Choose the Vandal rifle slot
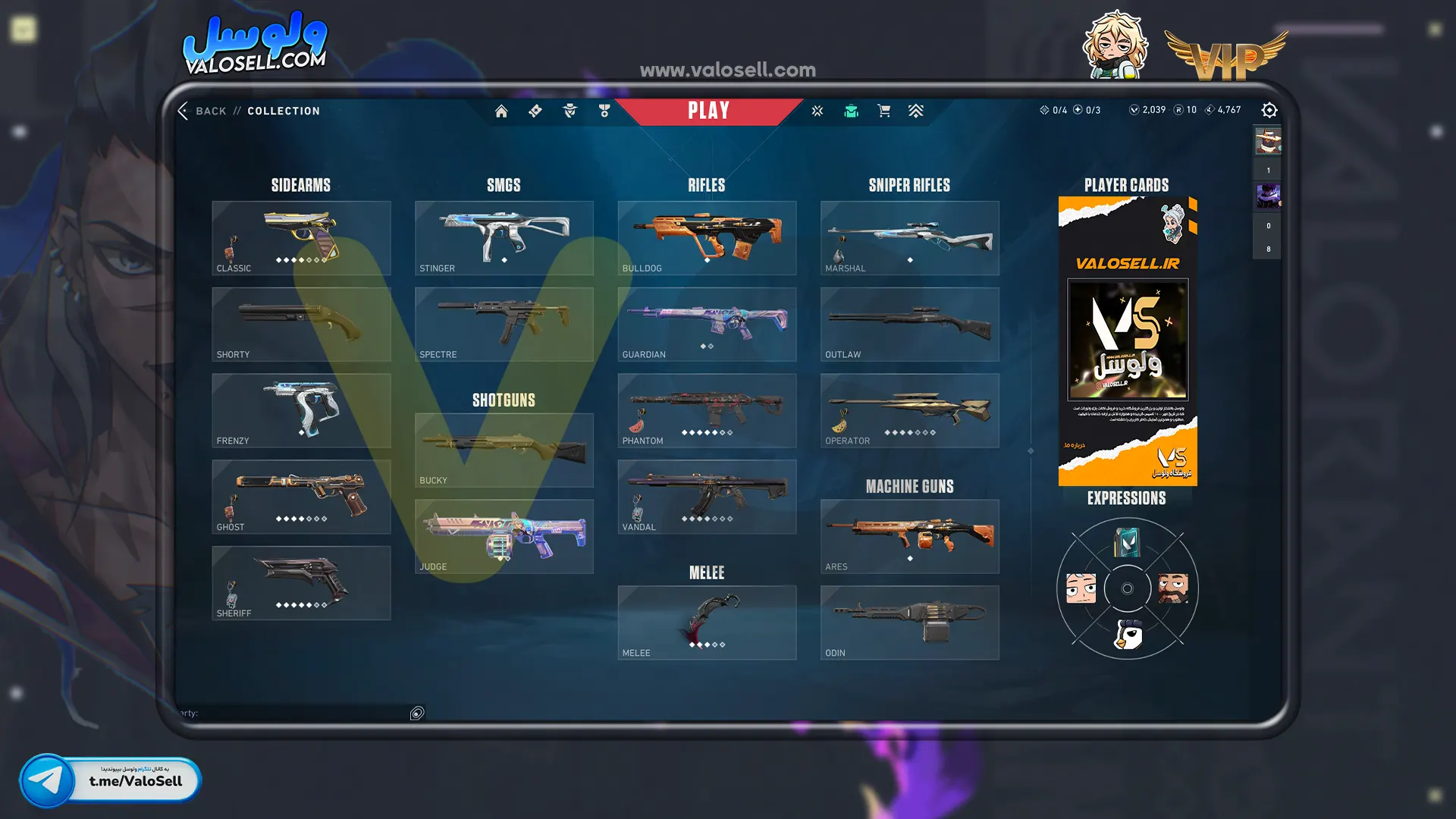Screen dimensions: 1456x819 pyautogui.click(x=707, y=497)
